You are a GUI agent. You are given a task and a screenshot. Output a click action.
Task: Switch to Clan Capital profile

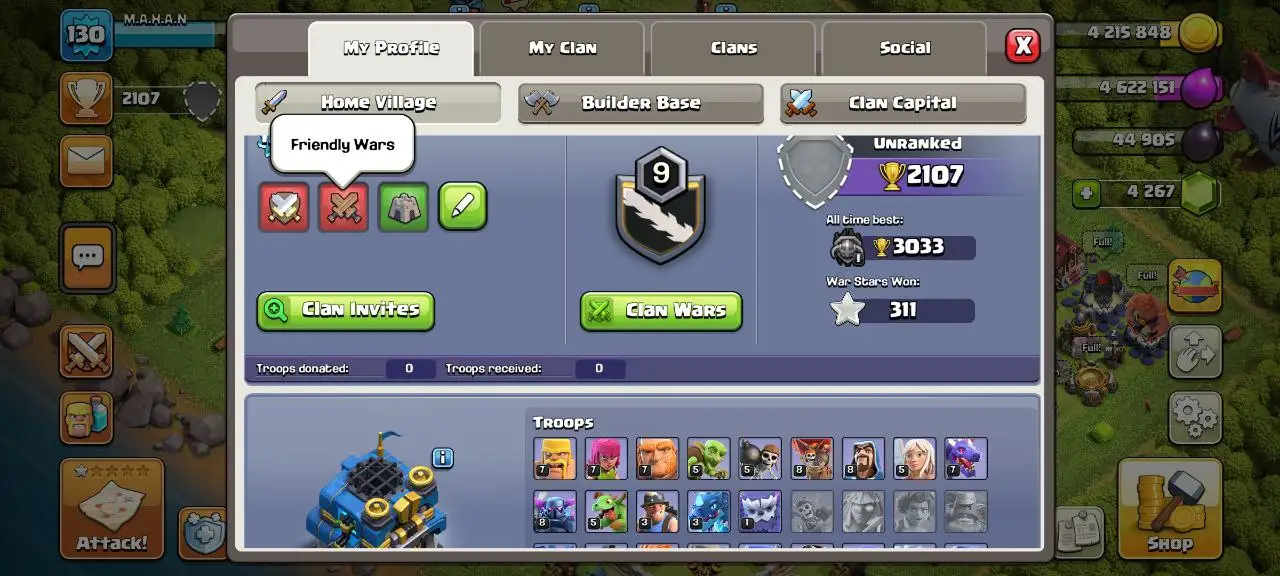click(x=902, y=103)
